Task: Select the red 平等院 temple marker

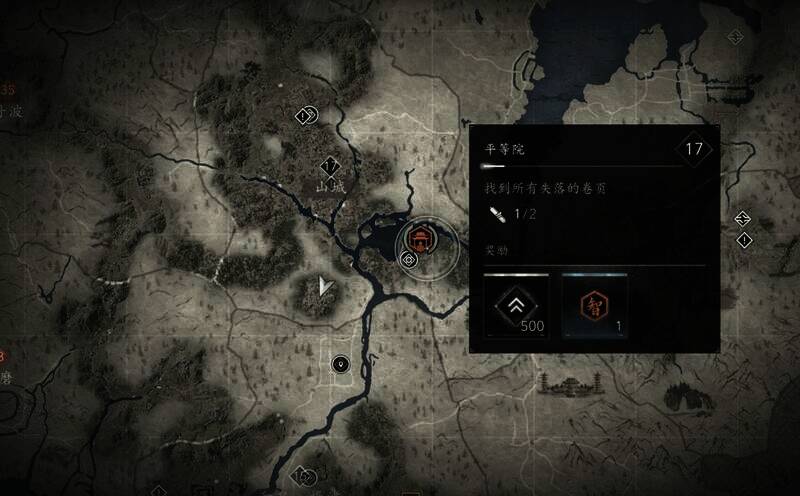Action: pyautogui.click(x=419, y=238)
